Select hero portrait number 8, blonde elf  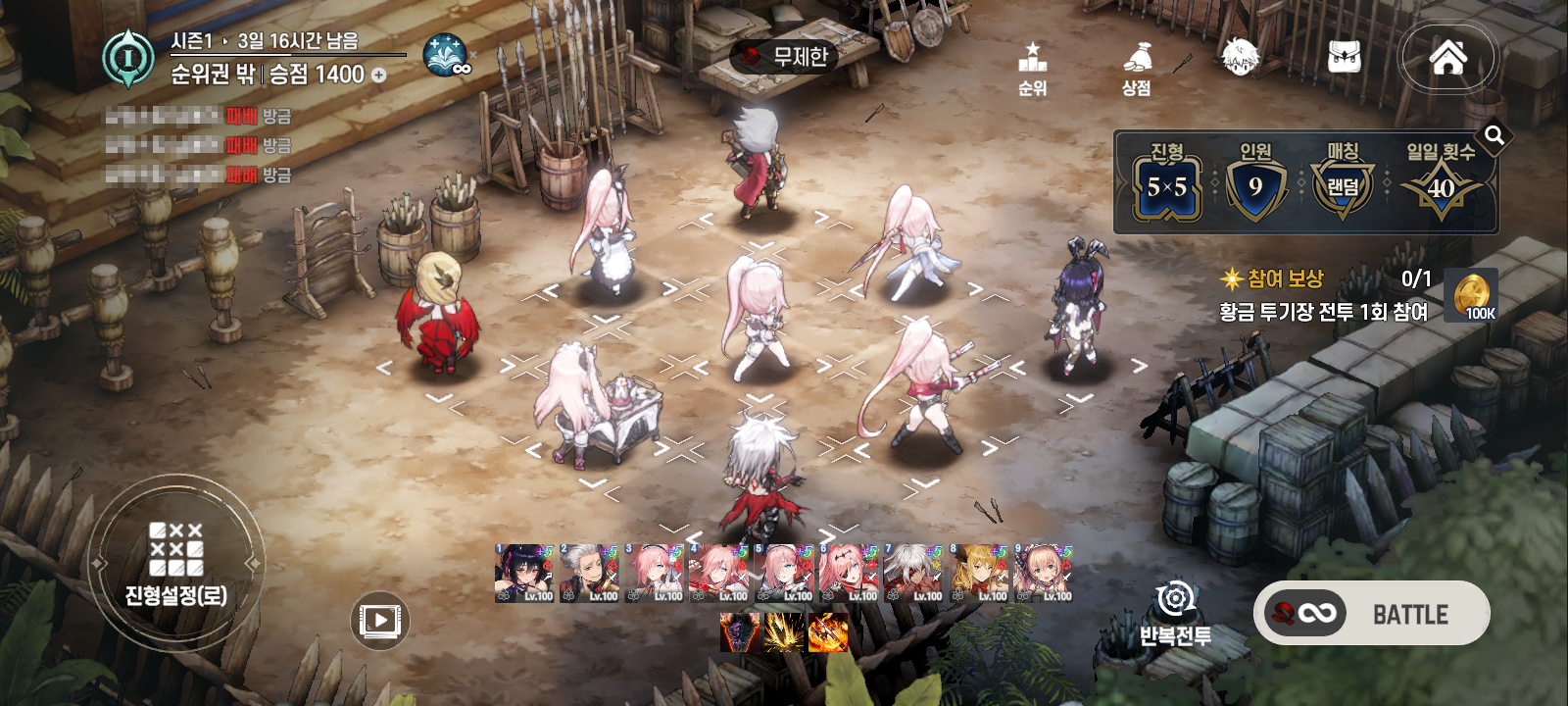tap(979, 574)
